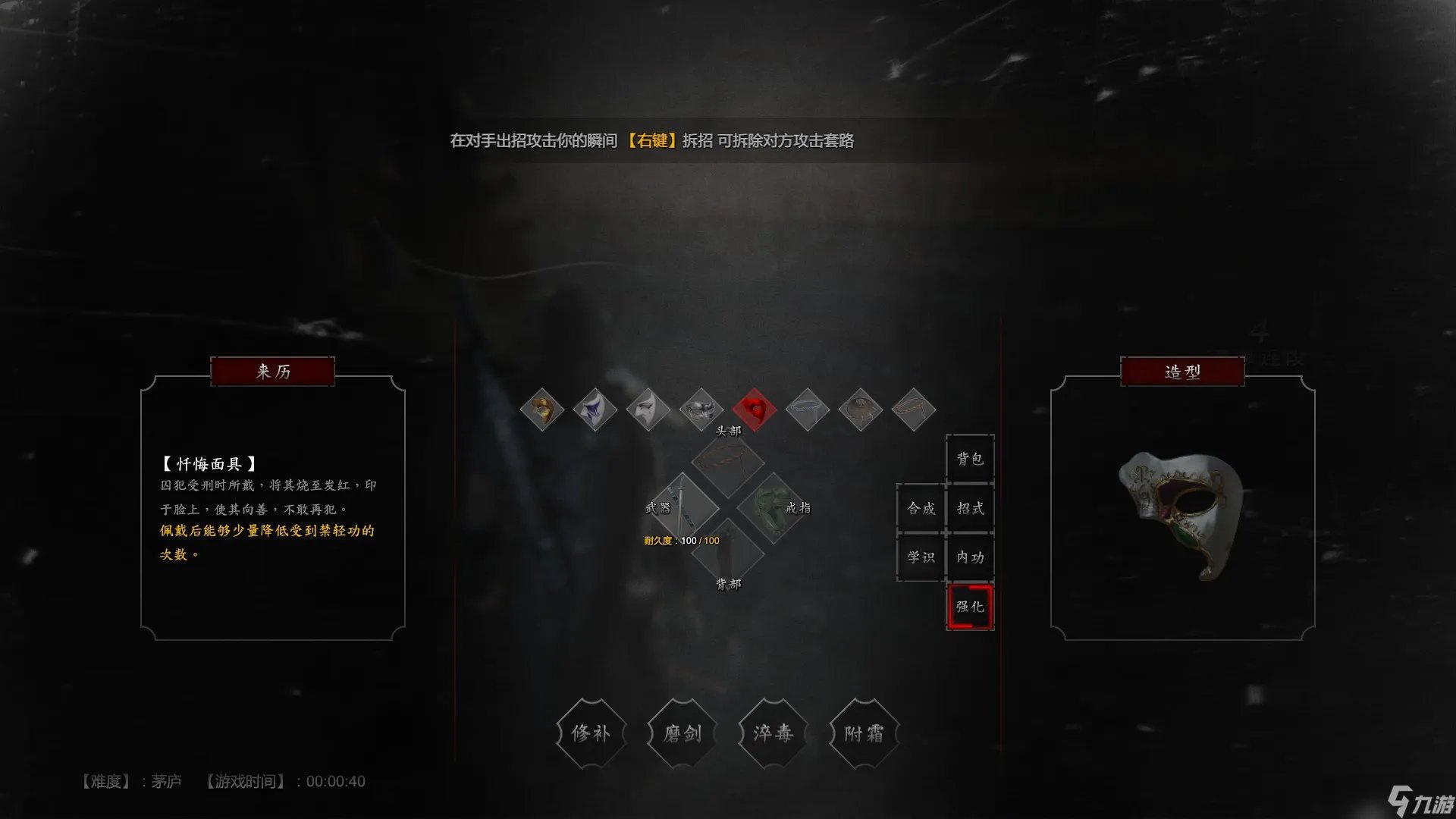Switch to the 招式 moves tab

pyautogui.click(x=970, y=508)
